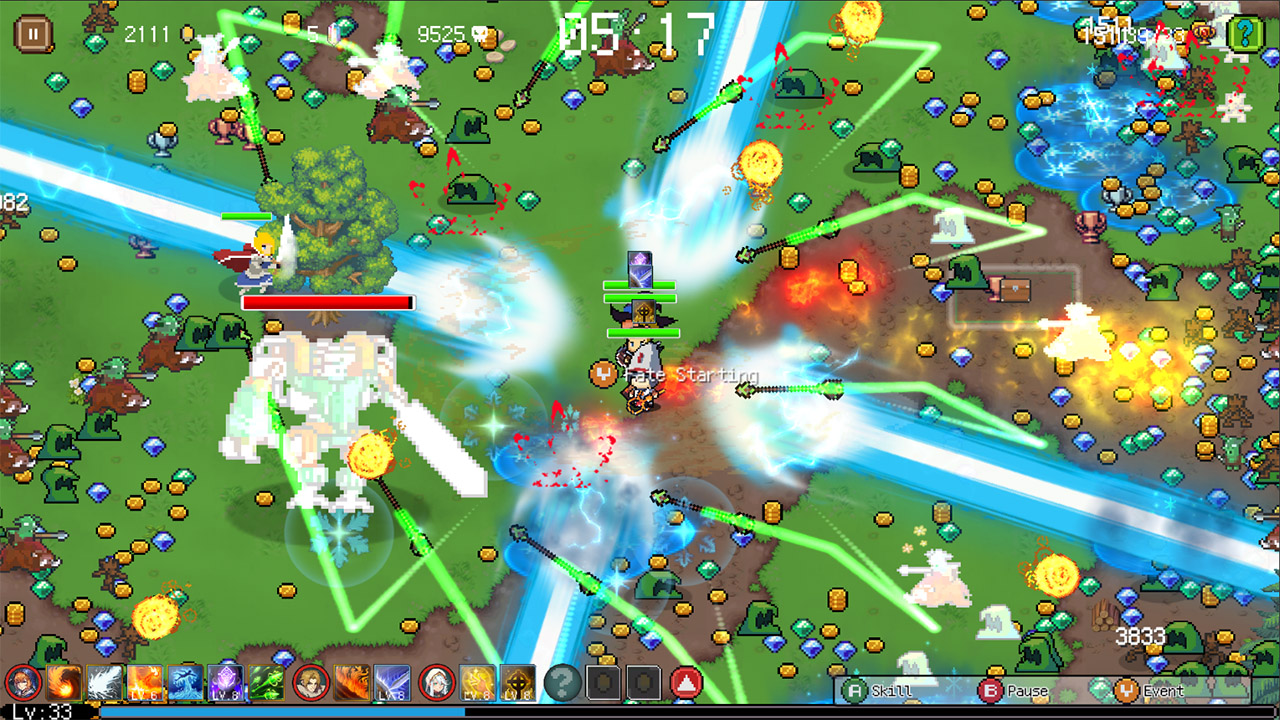The image size is (1280, 720).
Task: Click the blonde male character portrait
Action: tap(309, 682)
